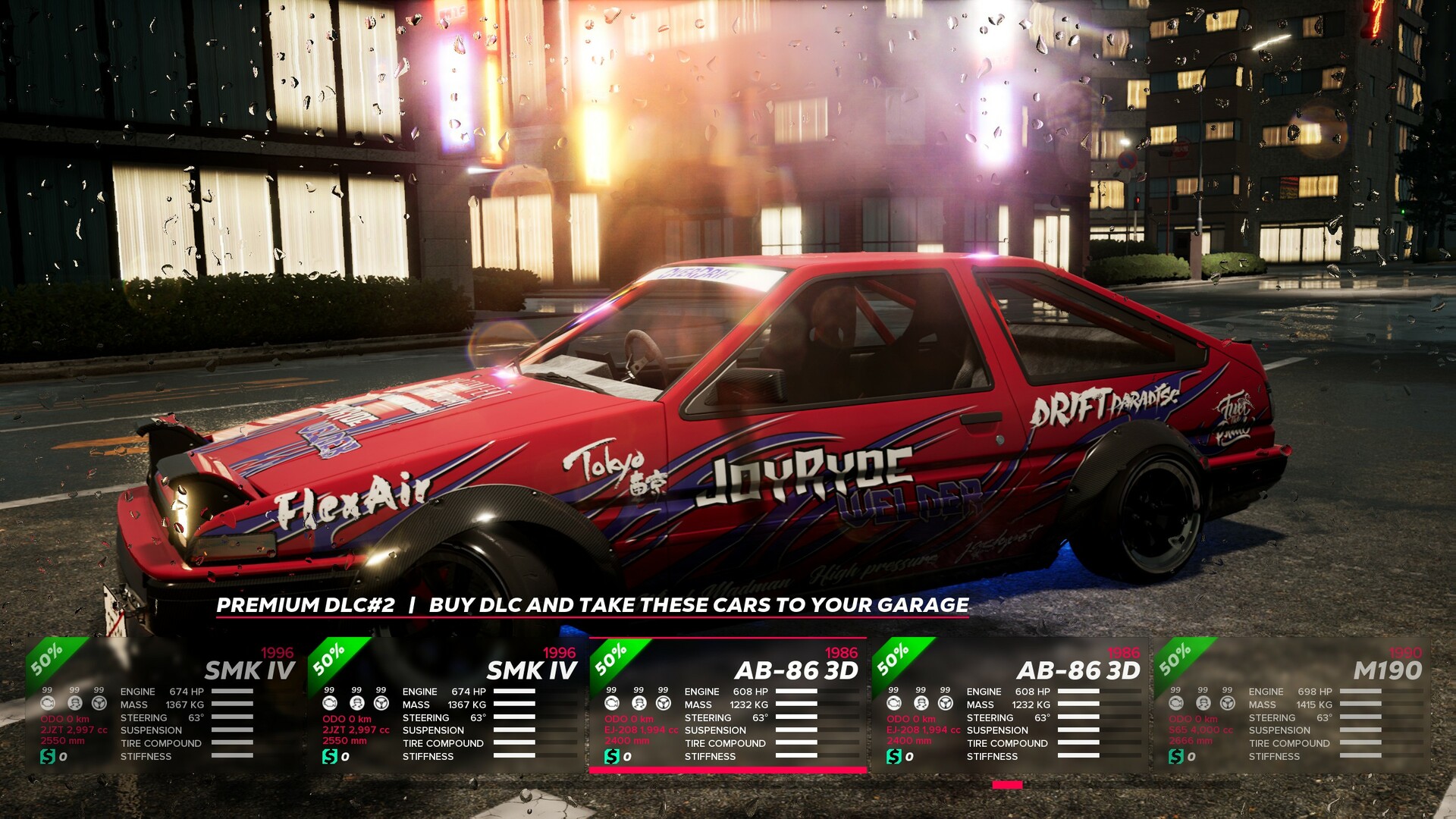1456x819 pixels.
Task: Click the green S currency icon on the first card
Action: pos(47,756)
